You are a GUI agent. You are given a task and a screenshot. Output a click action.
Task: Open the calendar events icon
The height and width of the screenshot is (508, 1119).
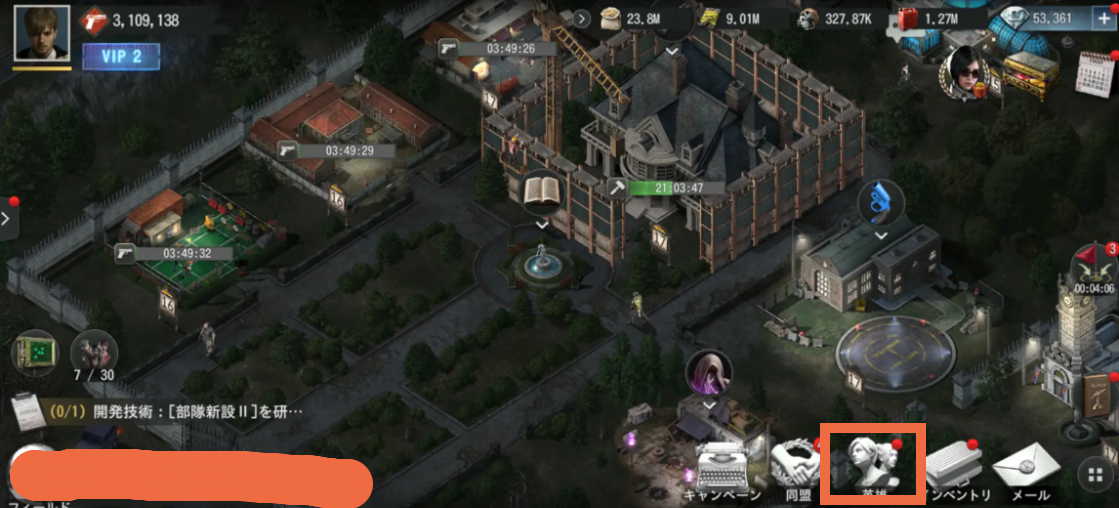[1096, 71]
